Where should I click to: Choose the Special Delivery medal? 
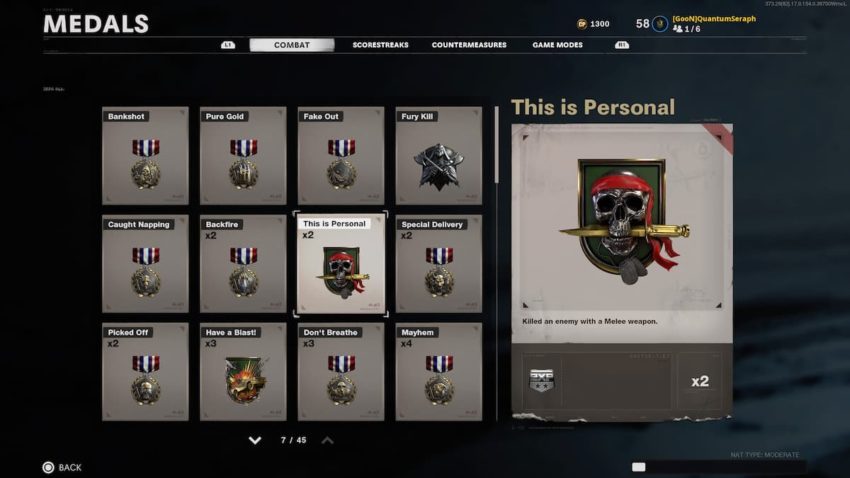pyautogui.click(x=438, y=264)
